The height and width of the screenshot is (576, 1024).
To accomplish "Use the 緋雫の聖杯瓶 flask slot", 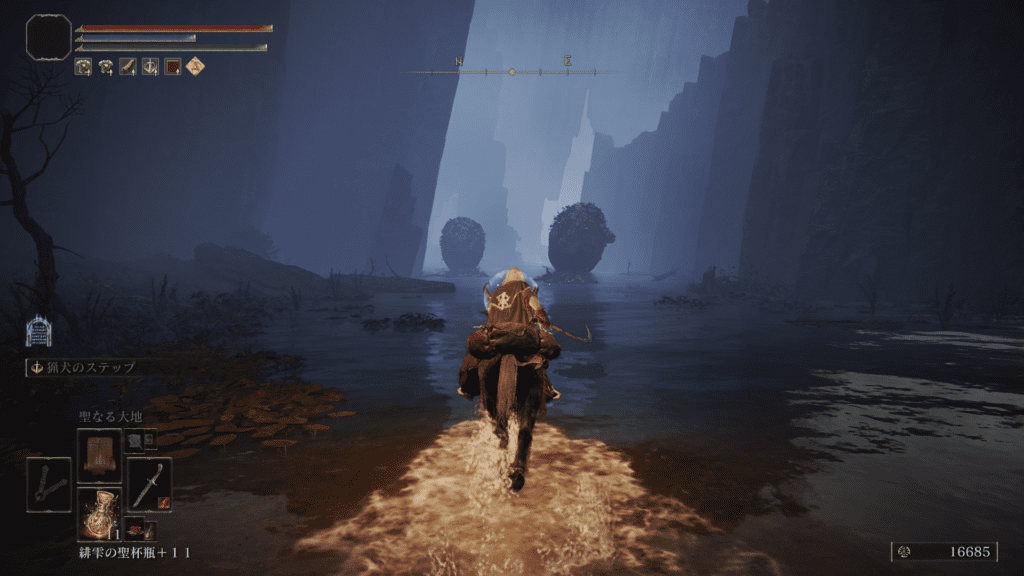I will [x=99, y=512].
